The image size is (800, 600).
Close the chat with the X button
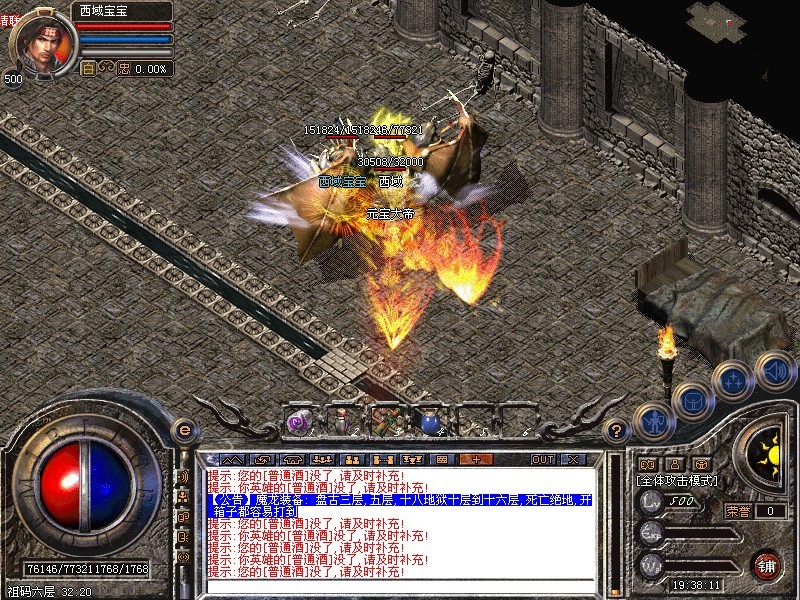[x=573, y=459]
